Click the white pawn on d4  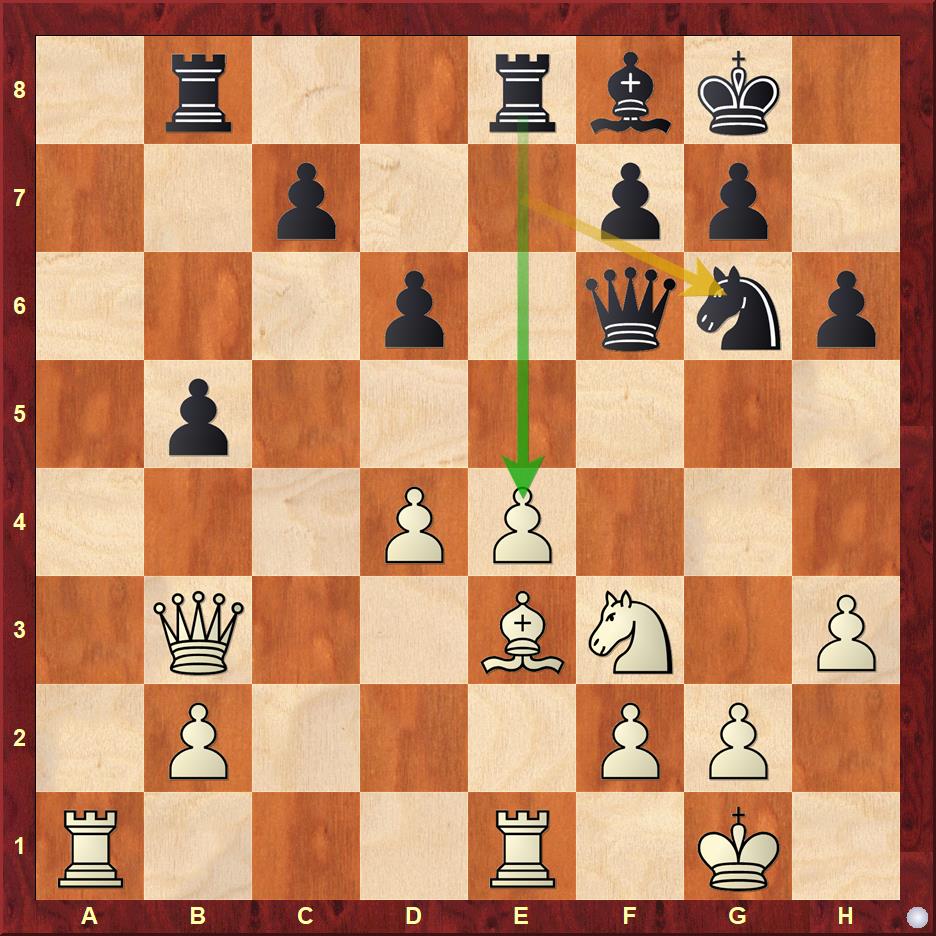click(414, 522)
